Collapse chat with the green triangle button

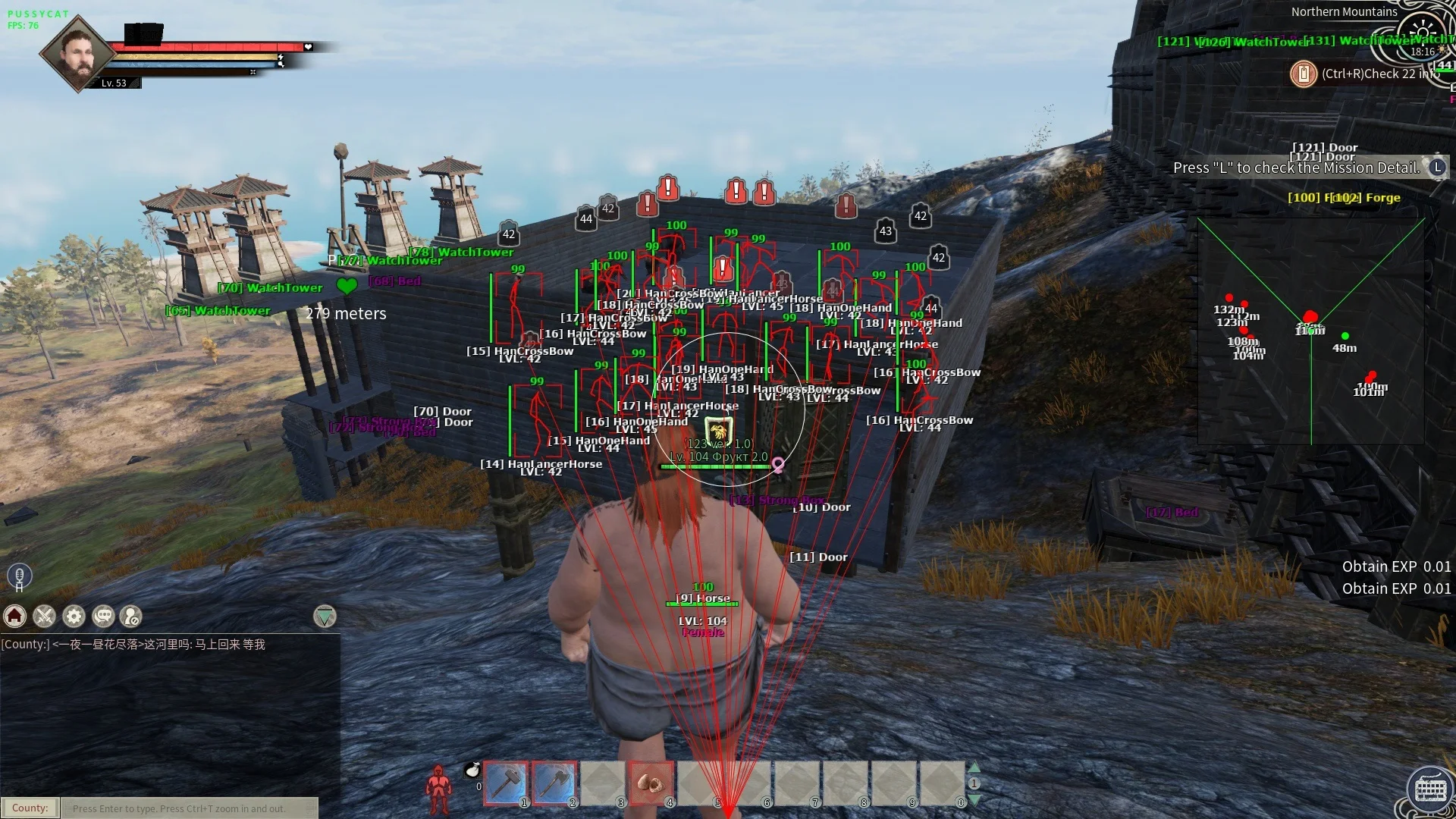325,617
